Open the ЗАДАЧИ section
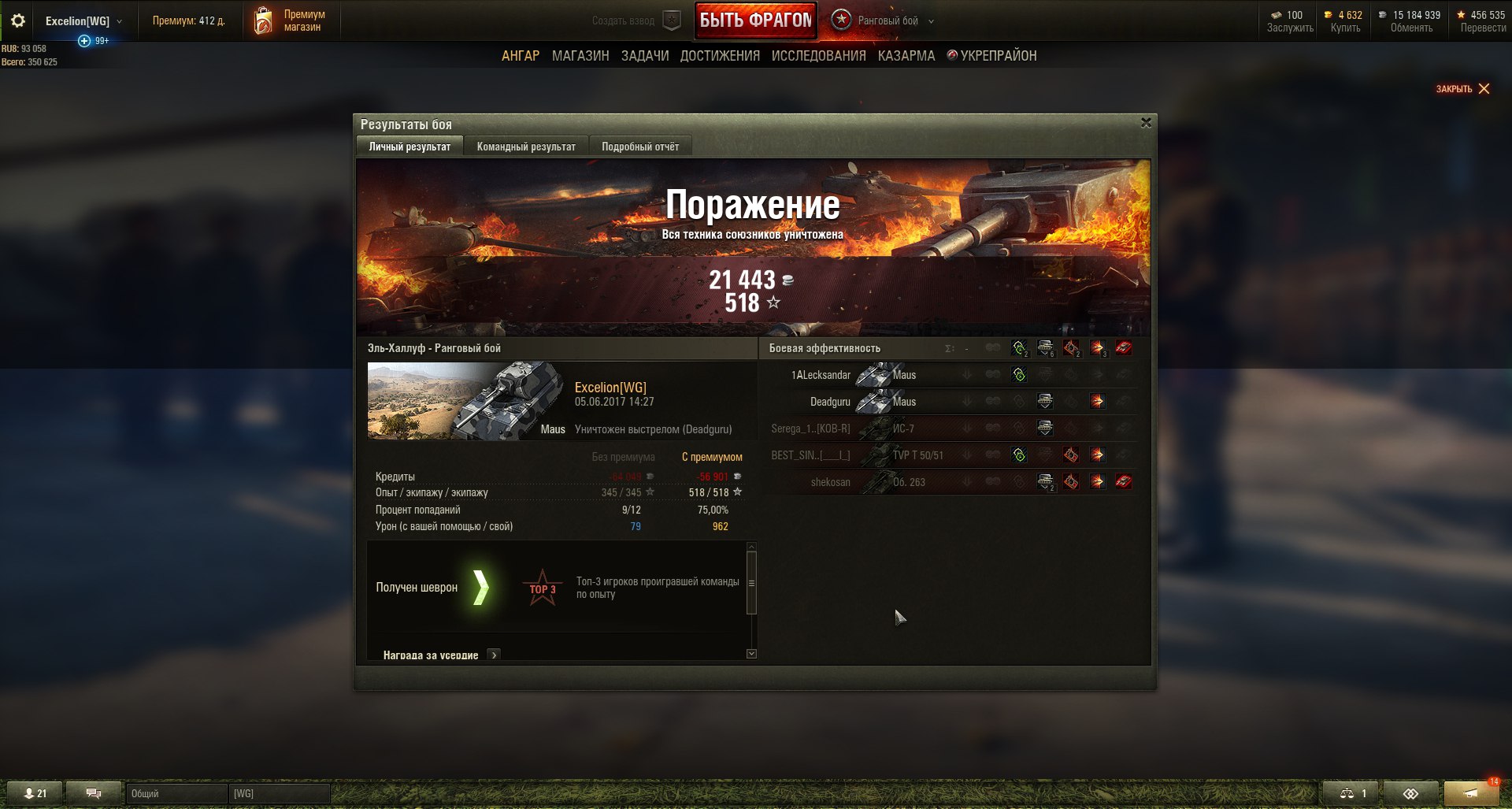This screenshot has width=1512, height=809. (x=645, y=56)
